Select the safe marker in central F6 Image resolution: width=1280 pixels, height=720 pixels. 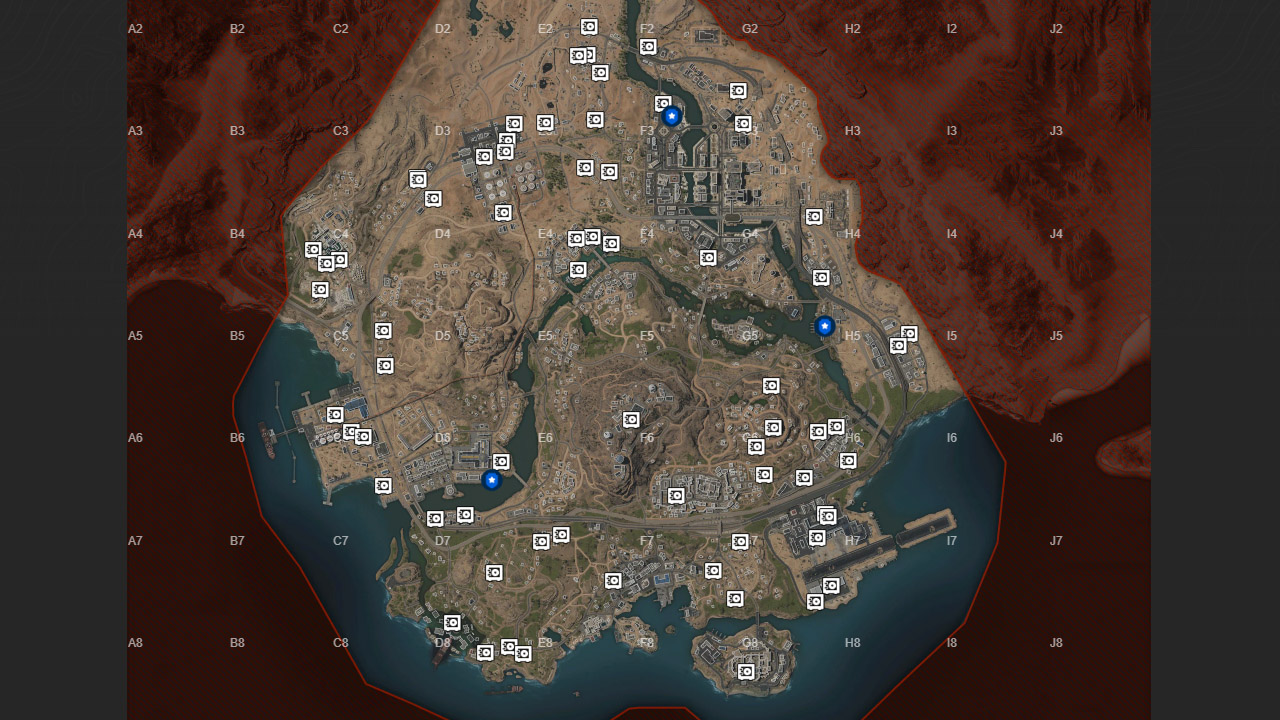pos(629,418)
